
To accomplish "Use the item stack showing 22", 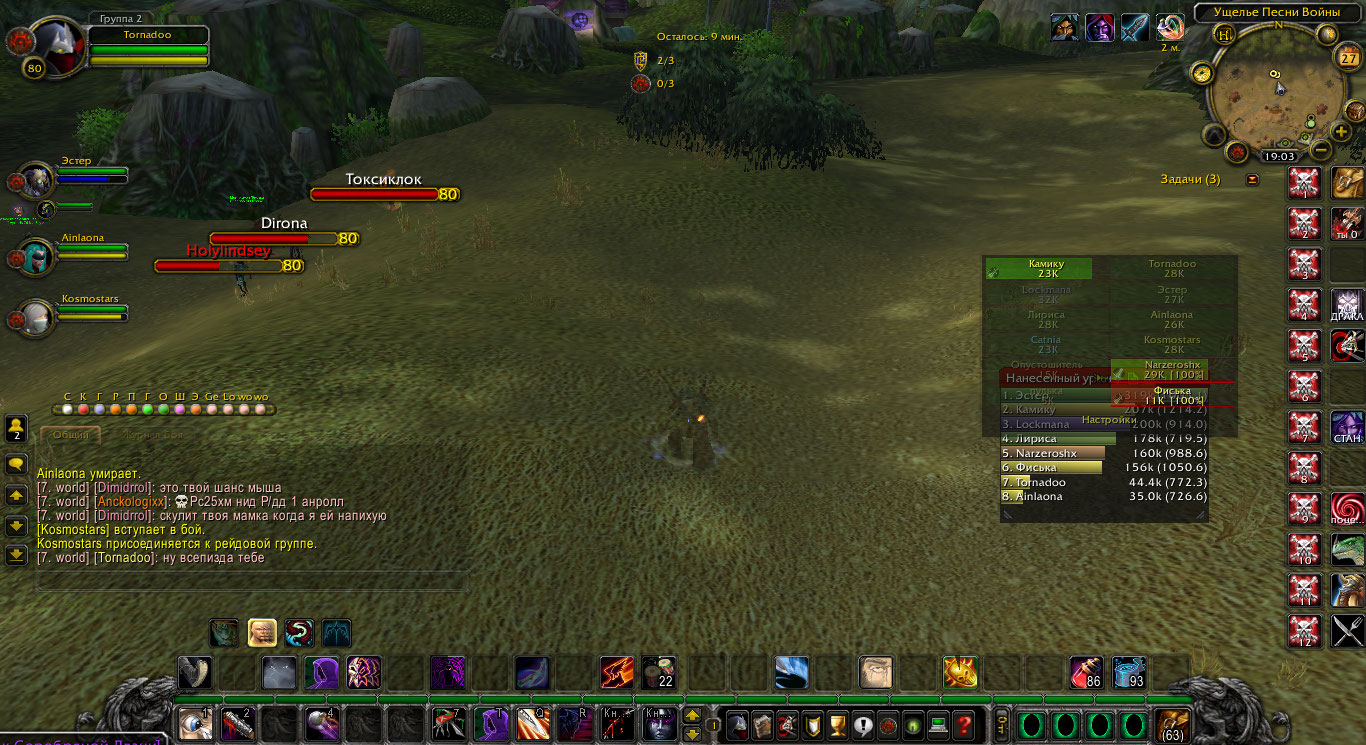I will coord(659,672).
